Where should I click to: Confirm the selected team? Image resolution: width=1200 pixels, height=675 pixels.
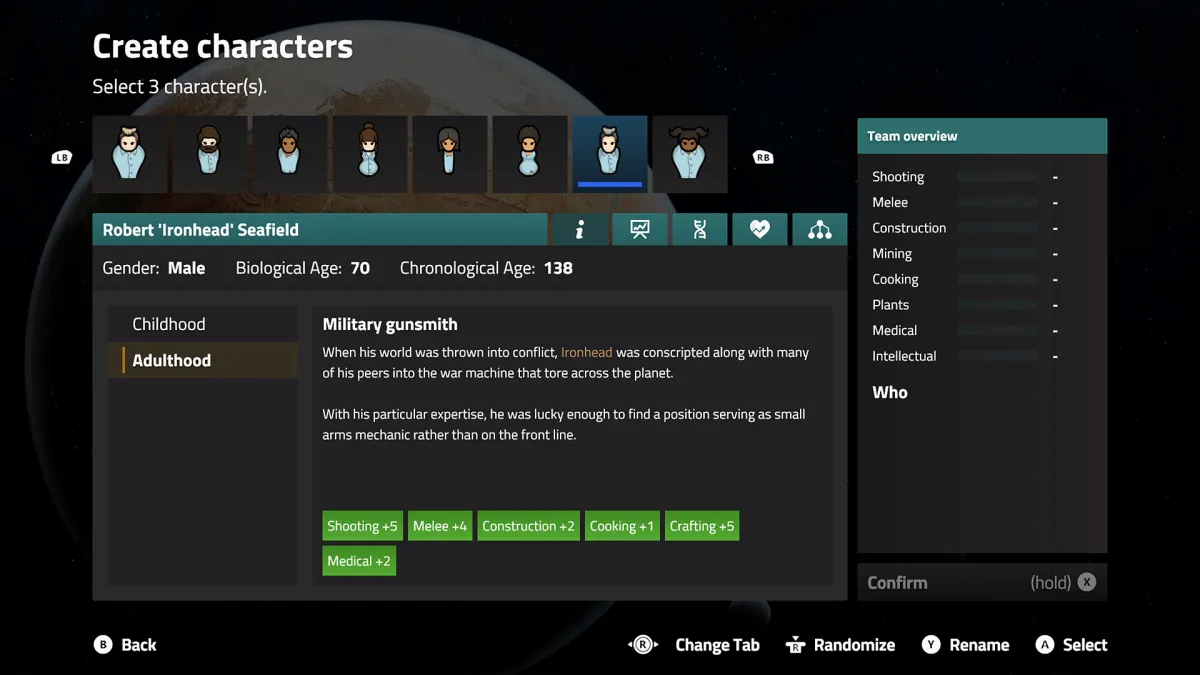(981, 582)
